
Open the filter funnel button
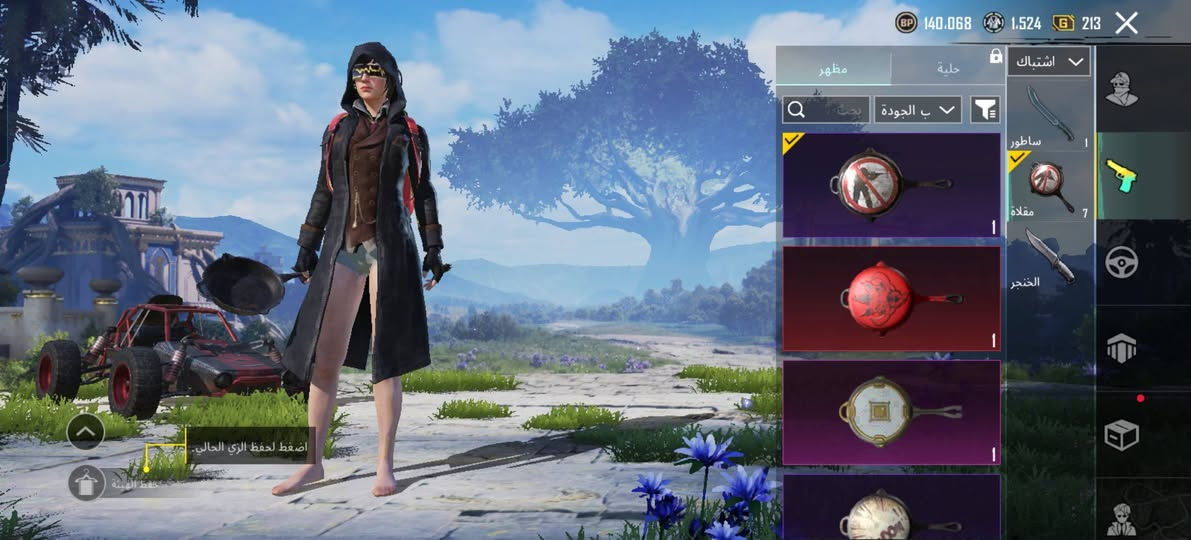[985, 109]
